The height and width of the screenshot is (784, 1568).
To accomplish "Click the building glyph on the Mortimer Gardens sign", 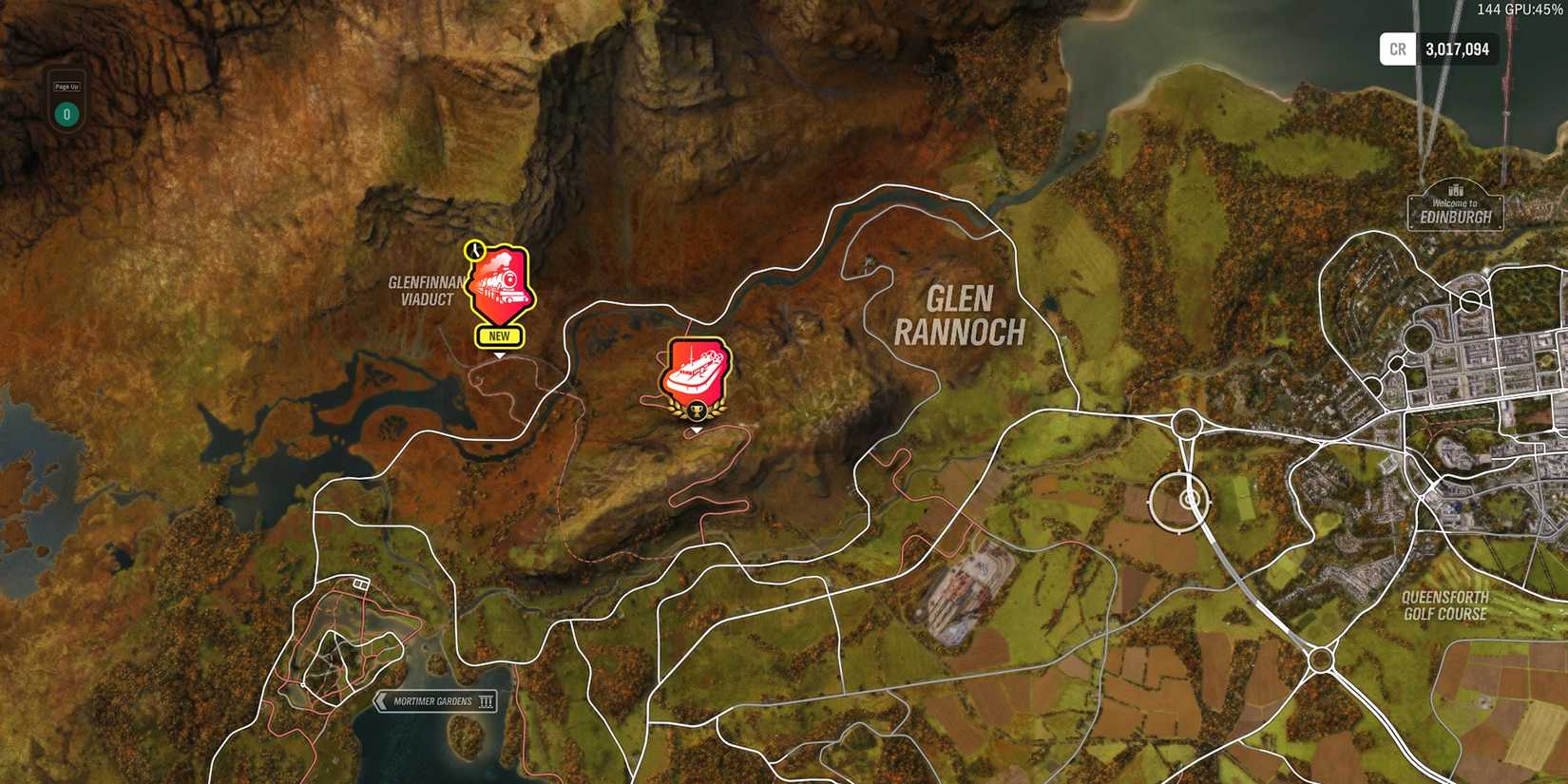I will point(488,700).
